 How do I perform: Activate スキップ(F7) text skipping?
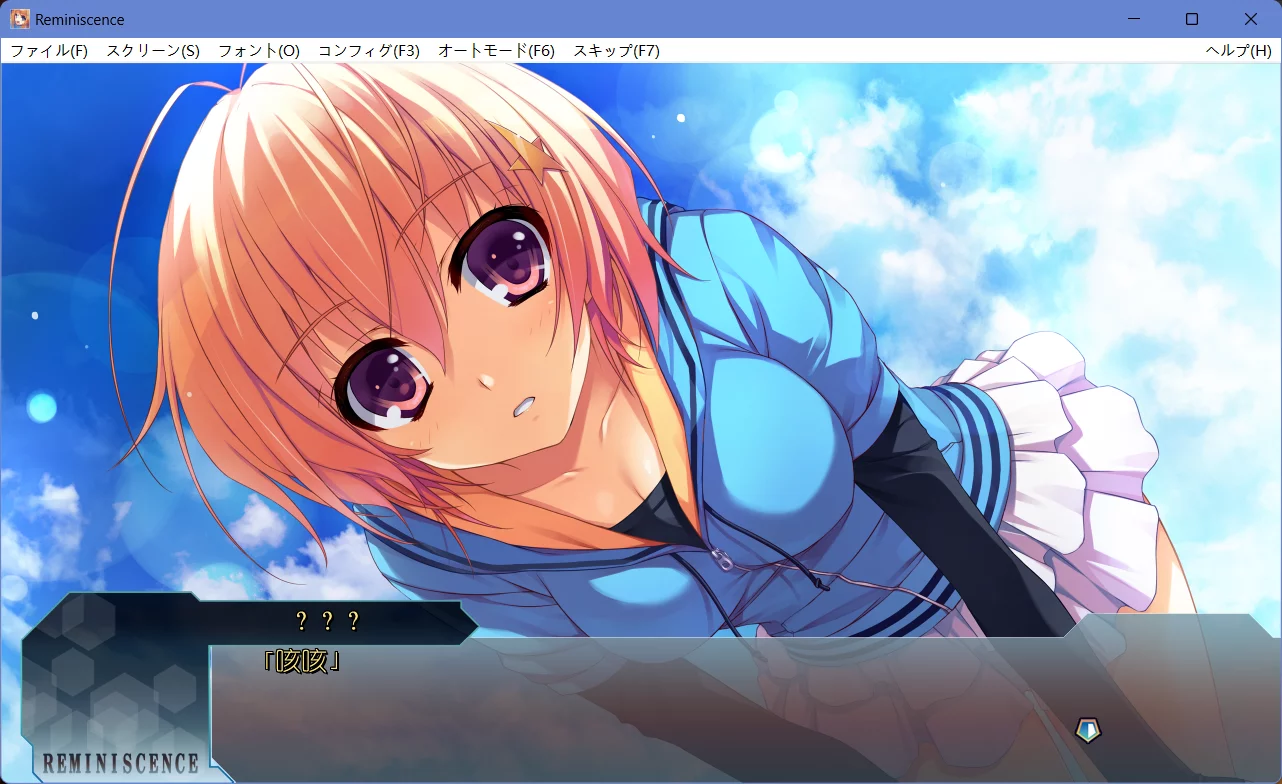615,50
